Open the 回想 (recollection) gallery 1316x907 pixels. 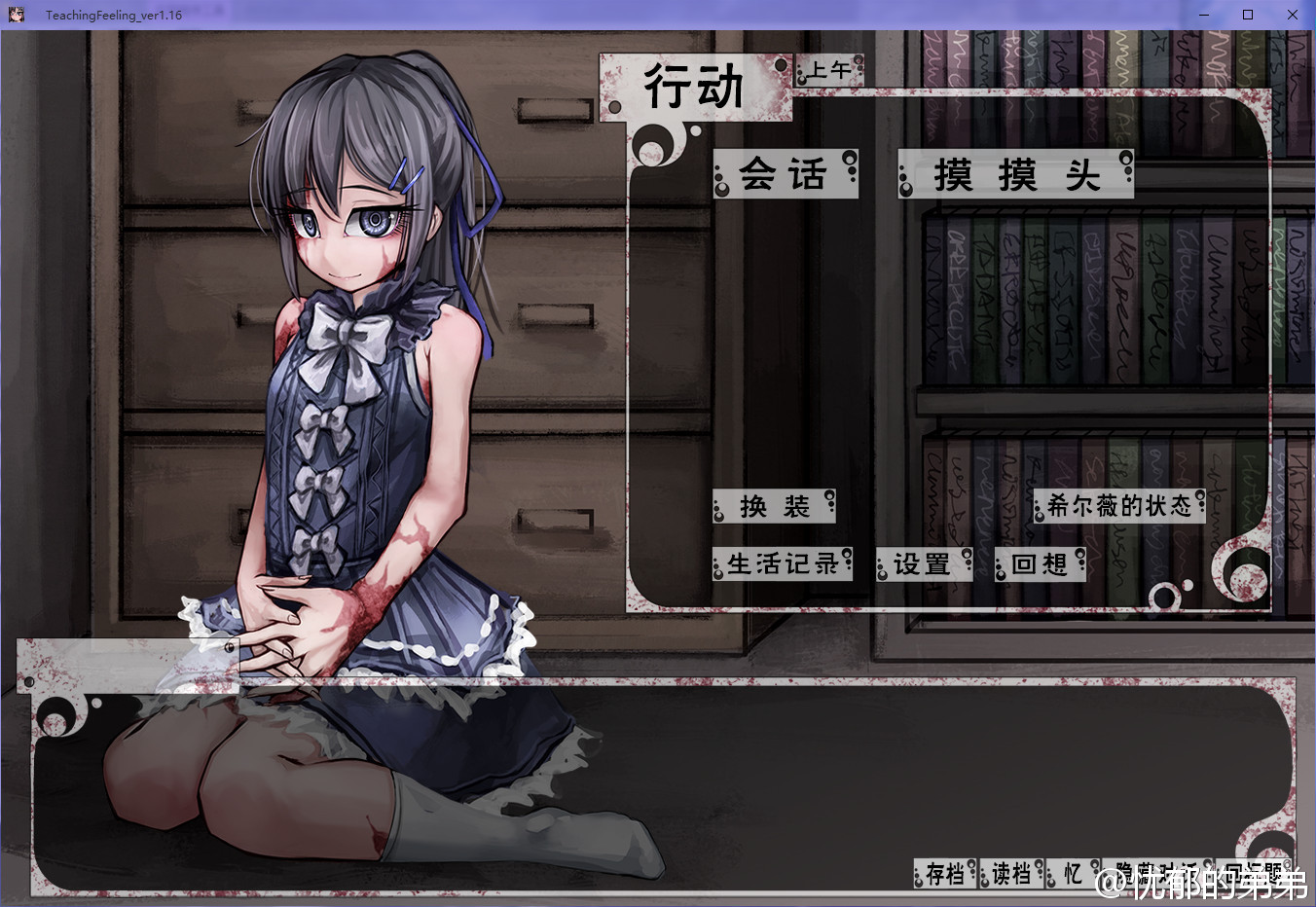click(1040, 564)
